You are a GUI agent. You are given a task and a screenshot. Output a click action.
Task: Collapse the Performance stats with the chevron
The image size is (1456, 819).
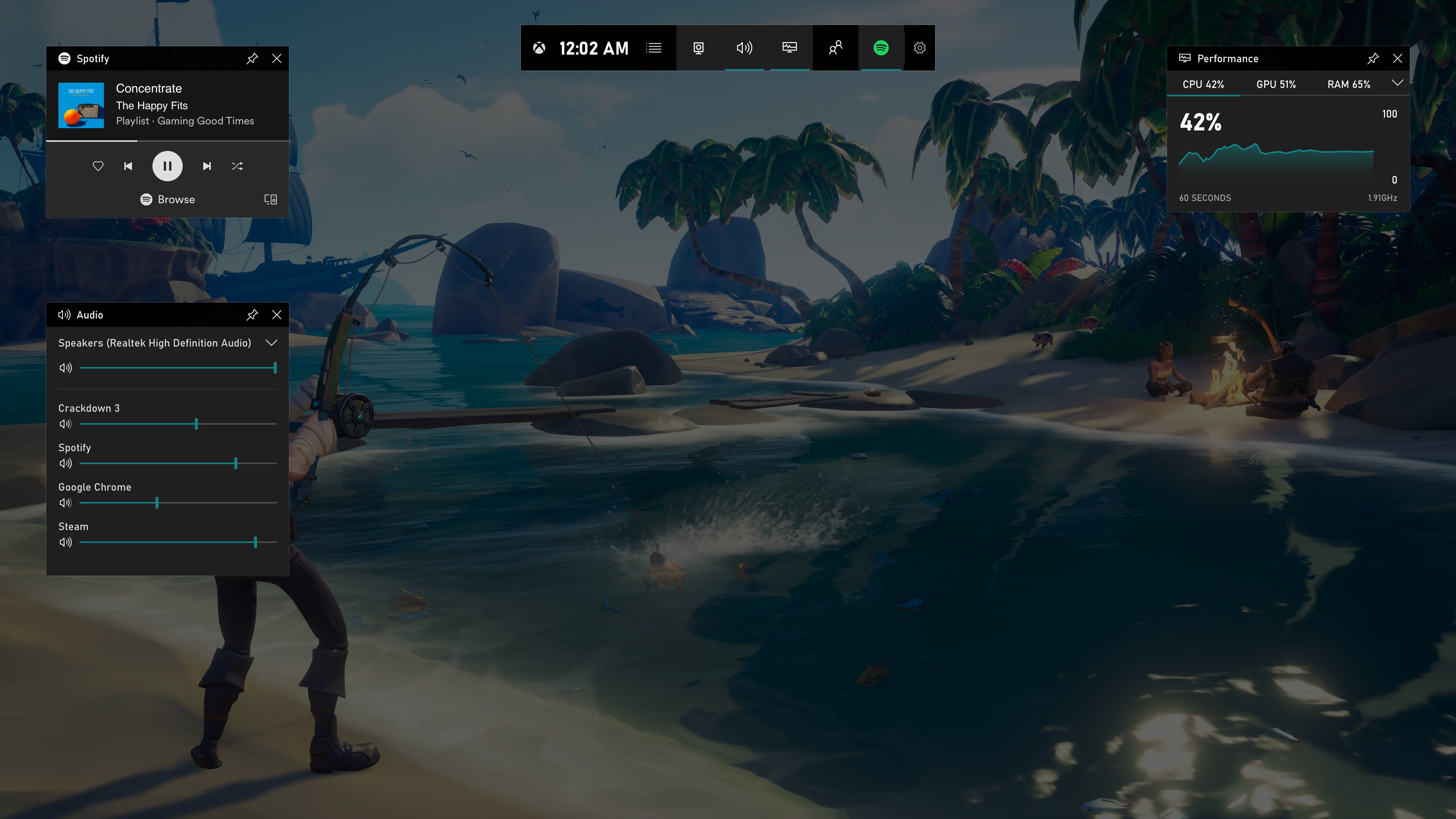[x=1397, y=83]
